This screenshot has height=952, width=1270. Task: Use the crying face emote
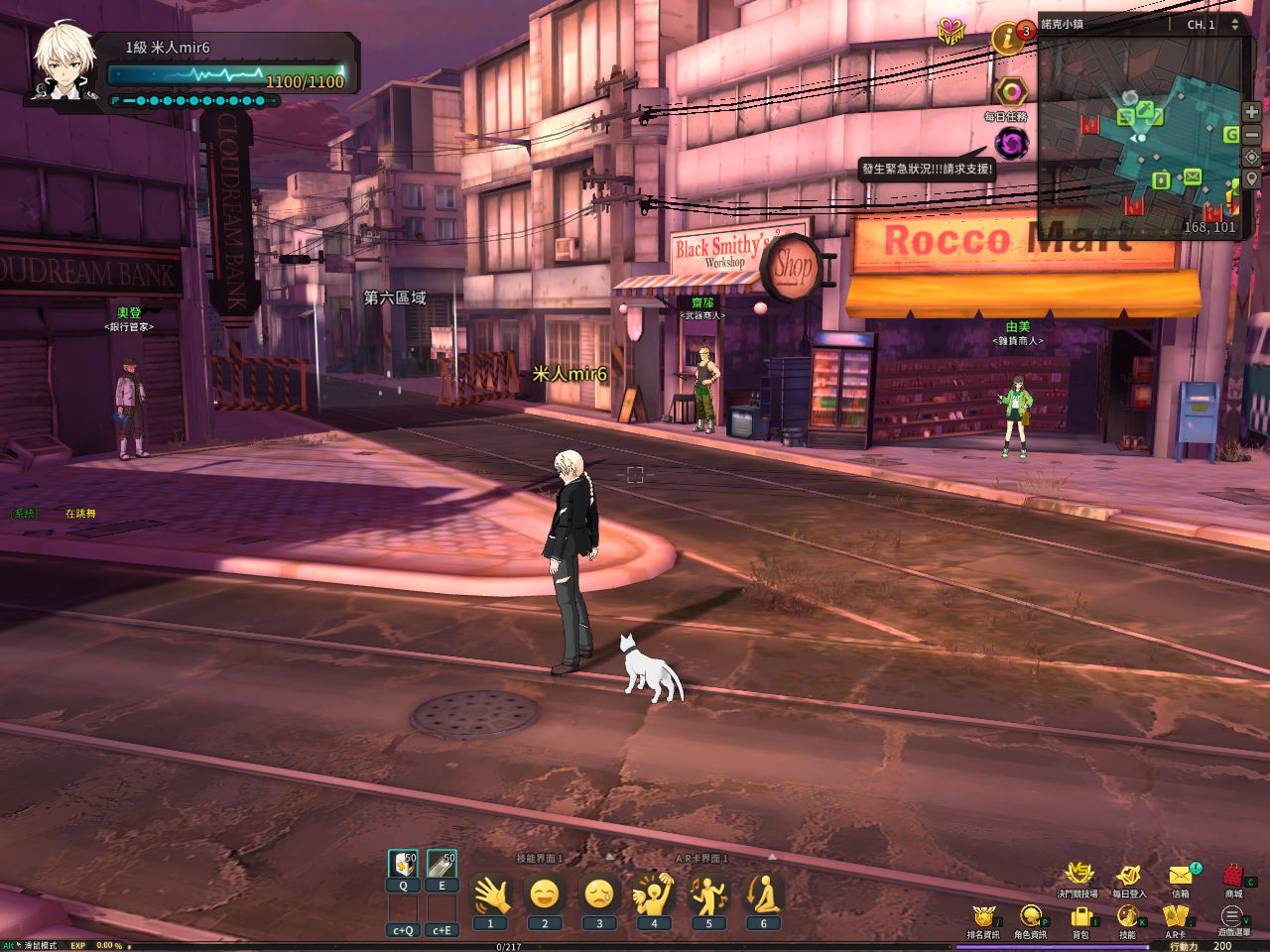point(599,895)
